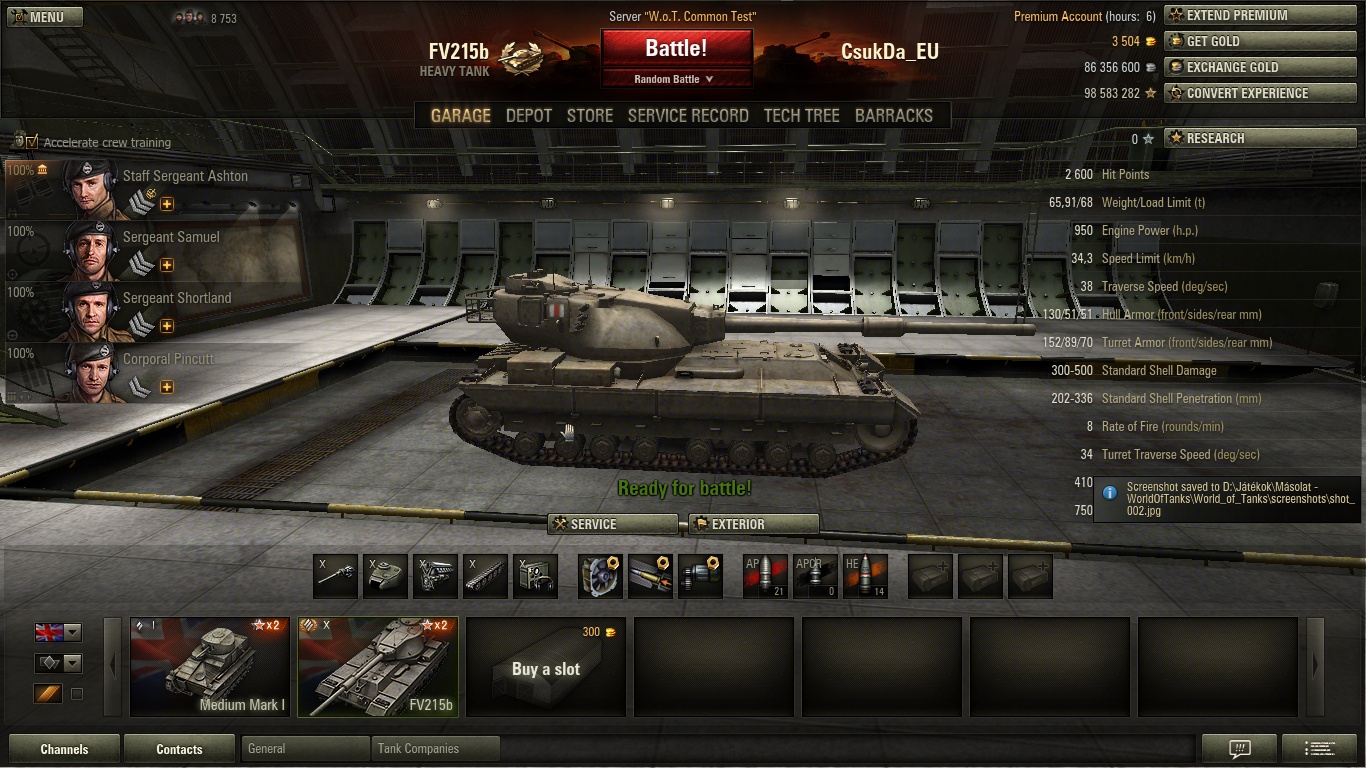Switch to the Depot tab
Screen dimensions: 1366x768
528,116
